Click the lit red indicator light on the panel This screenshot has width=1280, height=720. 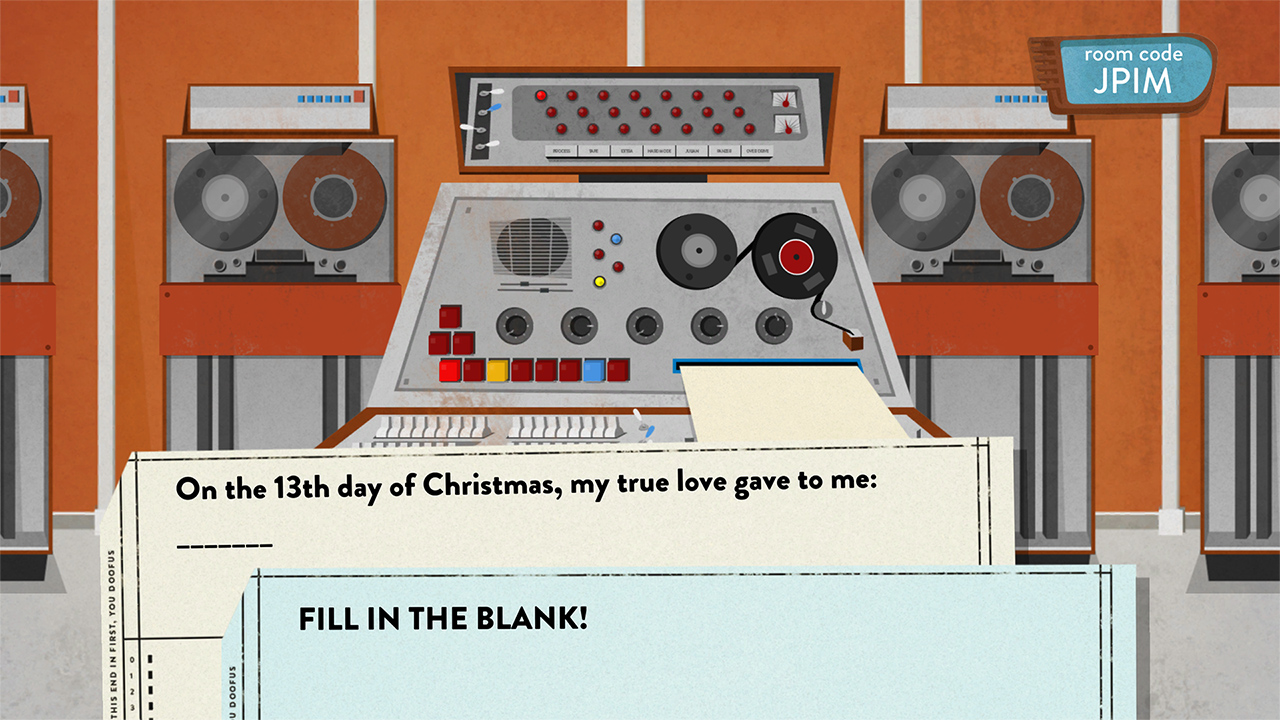point(540,96)
